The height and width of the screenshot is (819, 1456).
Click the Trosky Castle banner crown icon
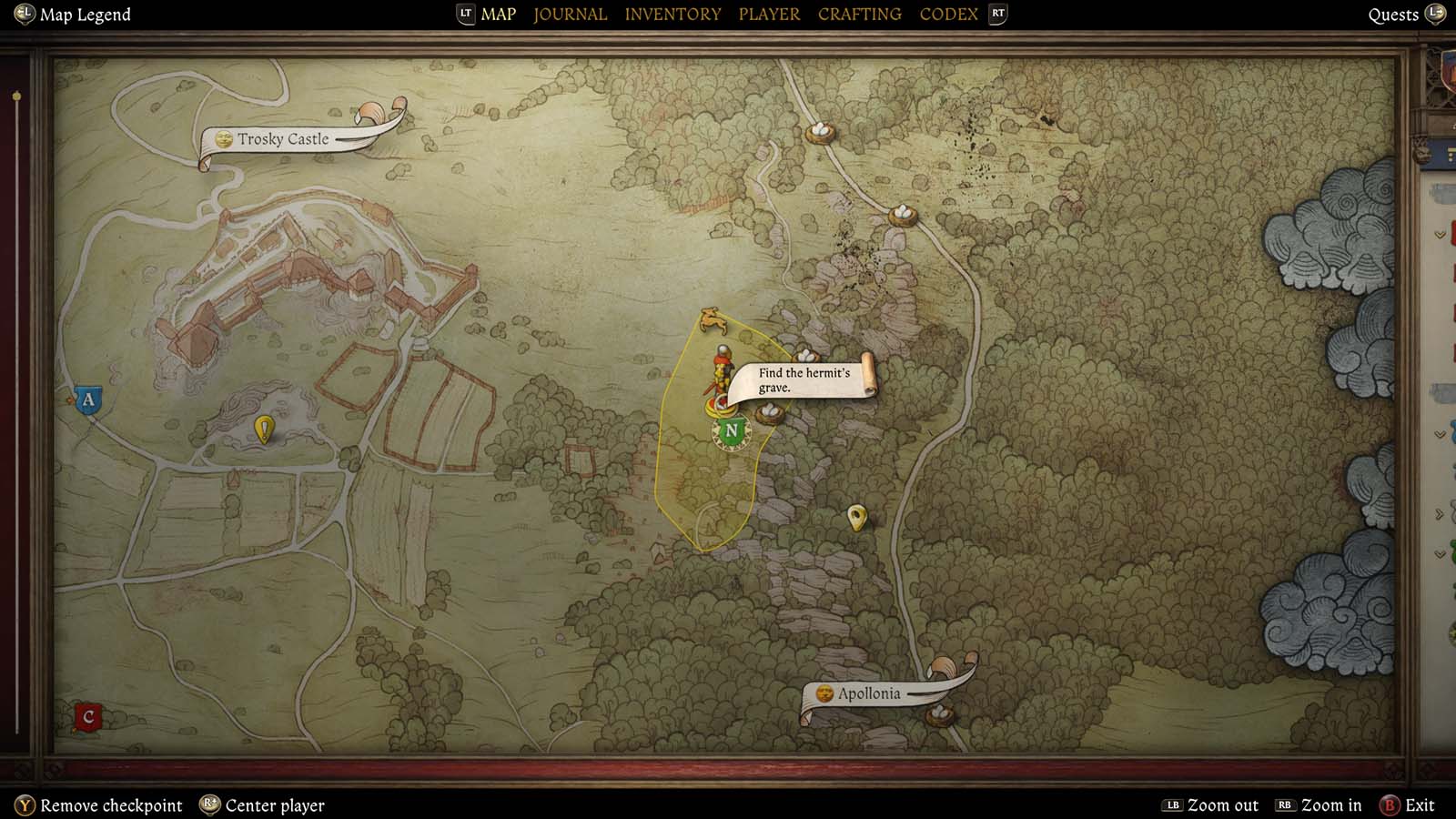click(223, 140)
